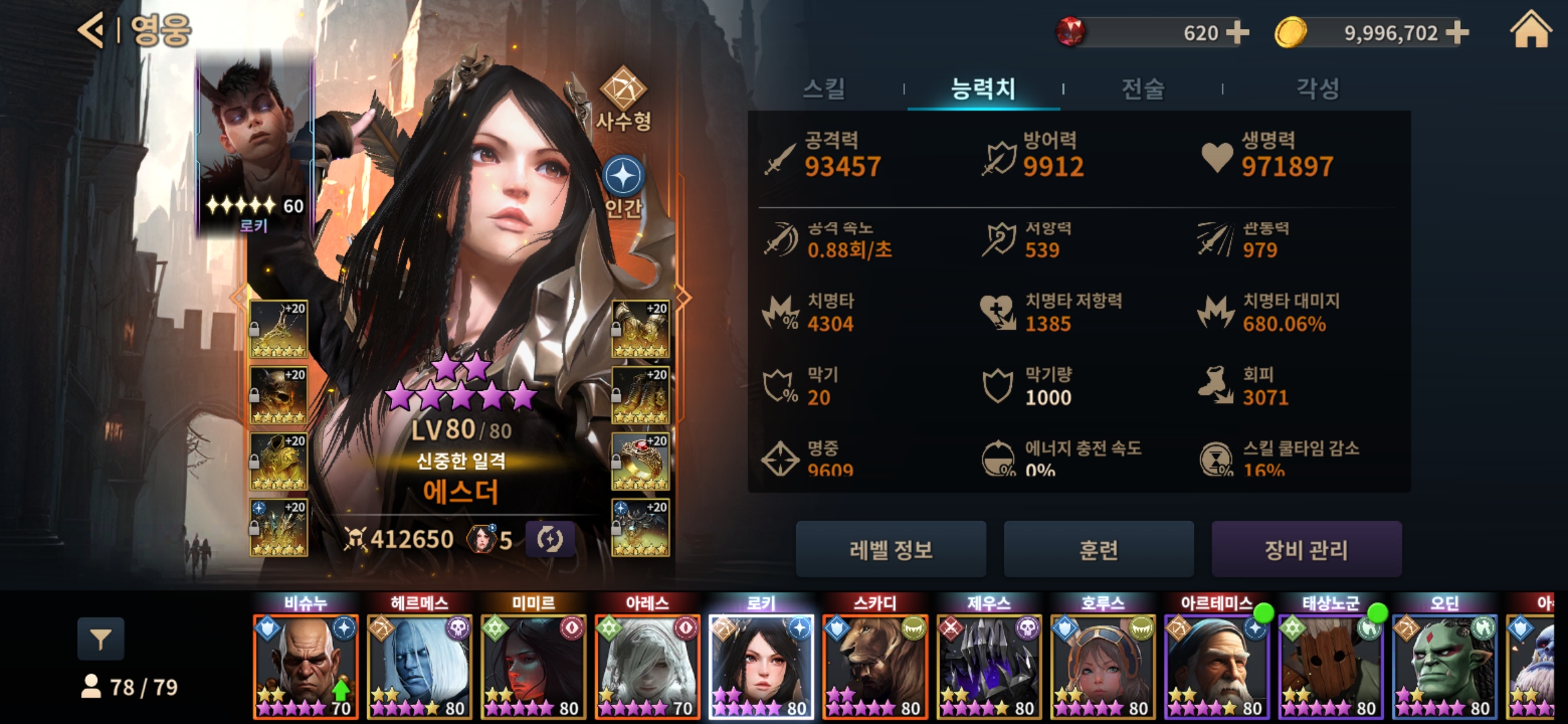Viewport: 1568px width, 724px height.
Task: Switch to the 스킬 tab
Action: coord(824,88)
